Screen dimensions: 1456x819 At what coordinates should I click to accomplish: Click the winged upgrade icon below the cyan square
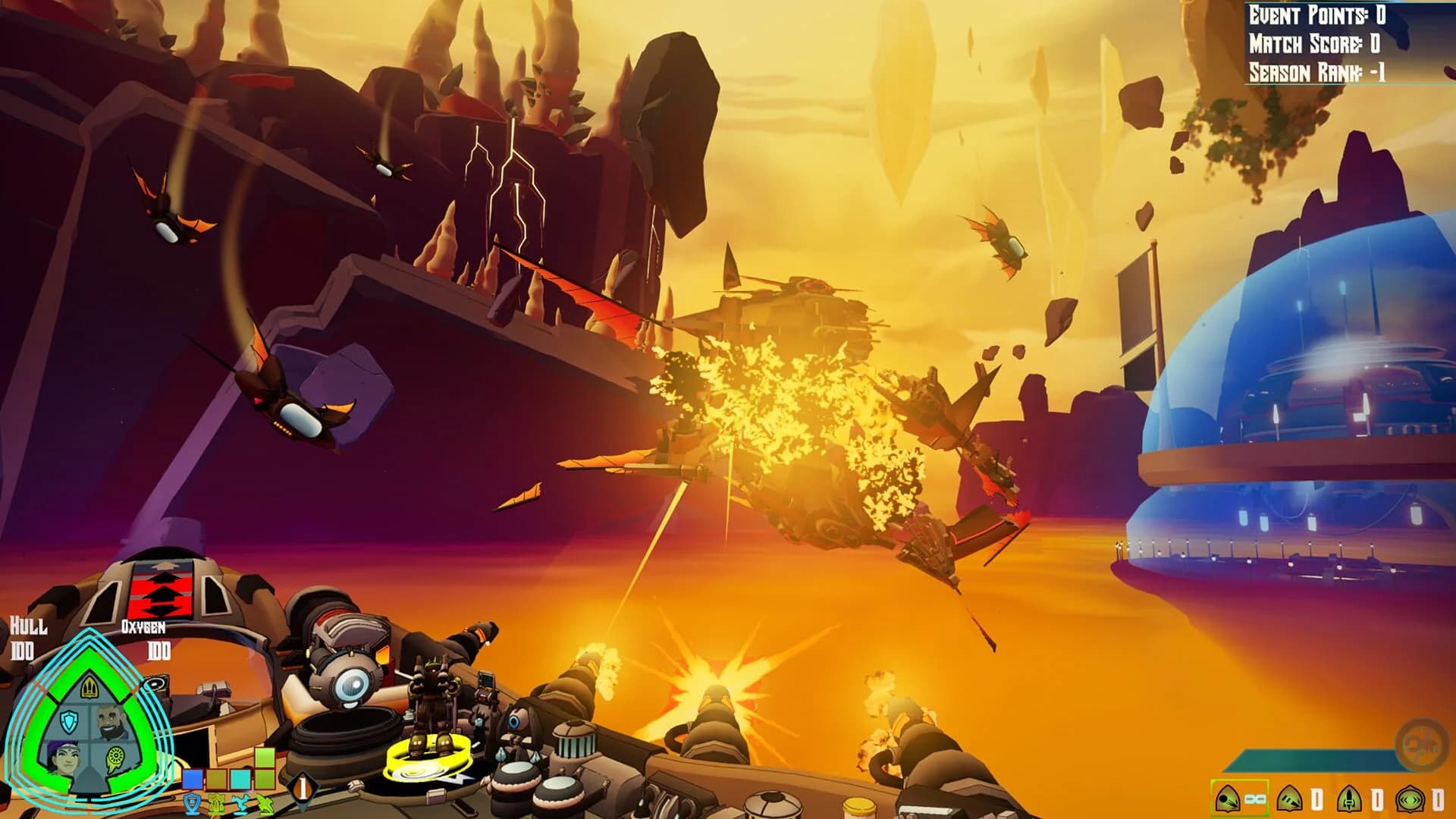(238, 802)
